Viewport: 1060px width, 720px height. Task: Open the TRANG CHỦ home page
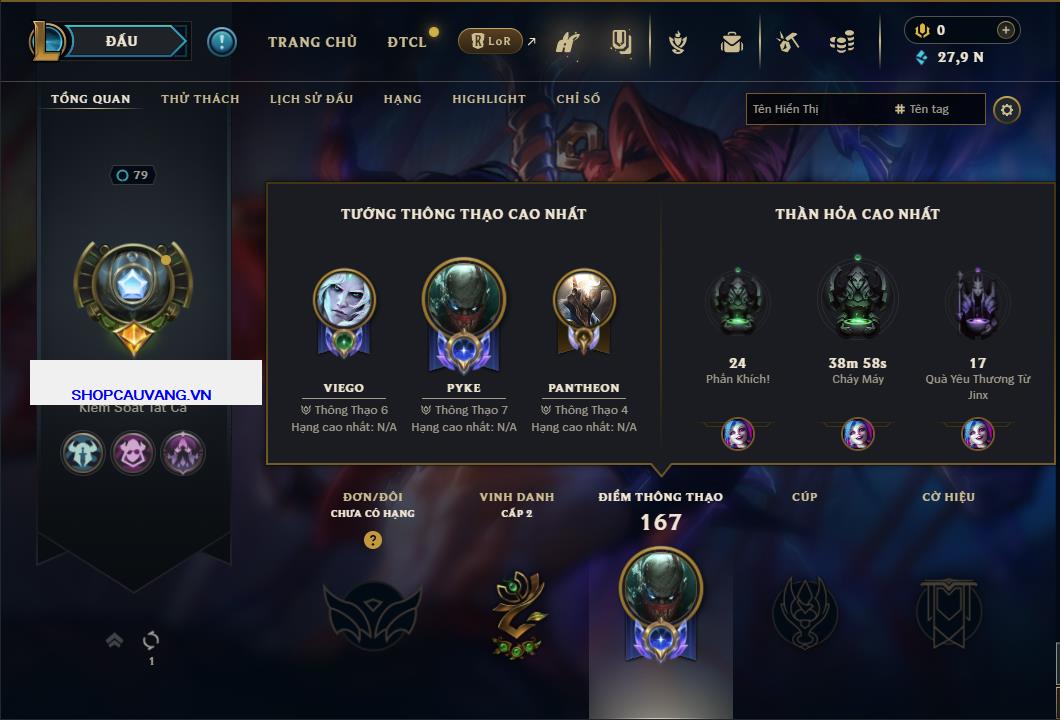click(x=312, y=42)
